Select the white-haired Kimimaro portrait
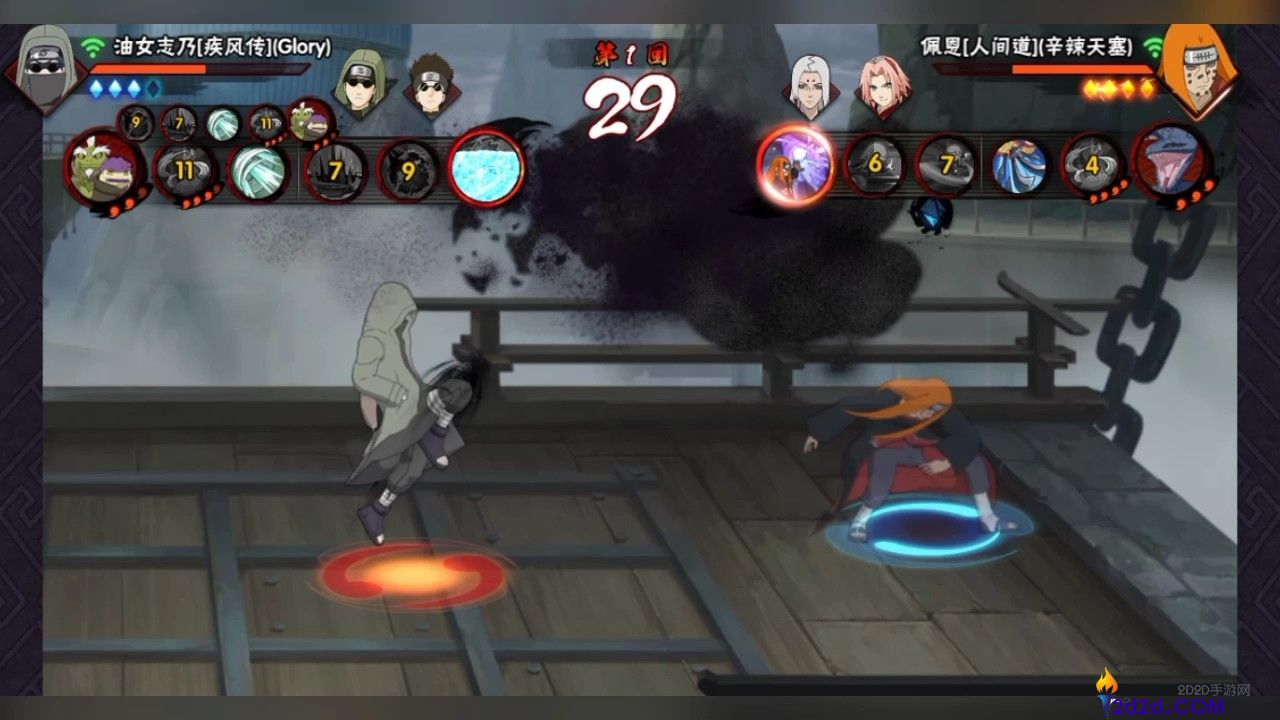This screenshot has width=1280, height=720. tap(815, 84)
